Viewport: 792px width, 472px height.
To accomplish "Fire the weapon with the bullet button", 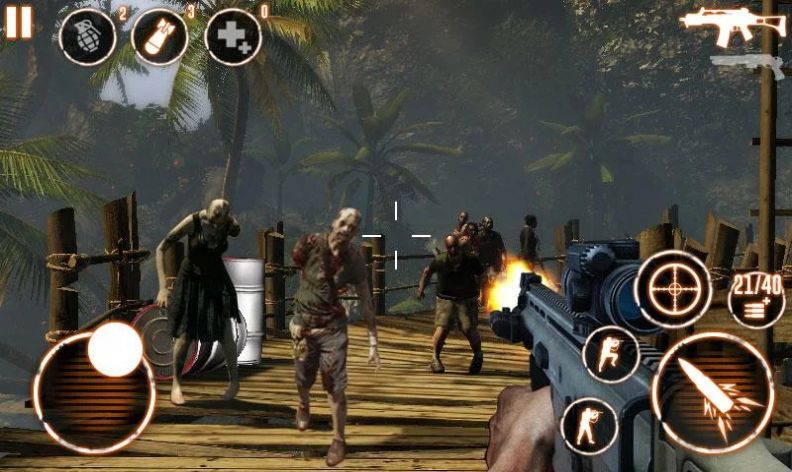I will (x=712, y=392).
